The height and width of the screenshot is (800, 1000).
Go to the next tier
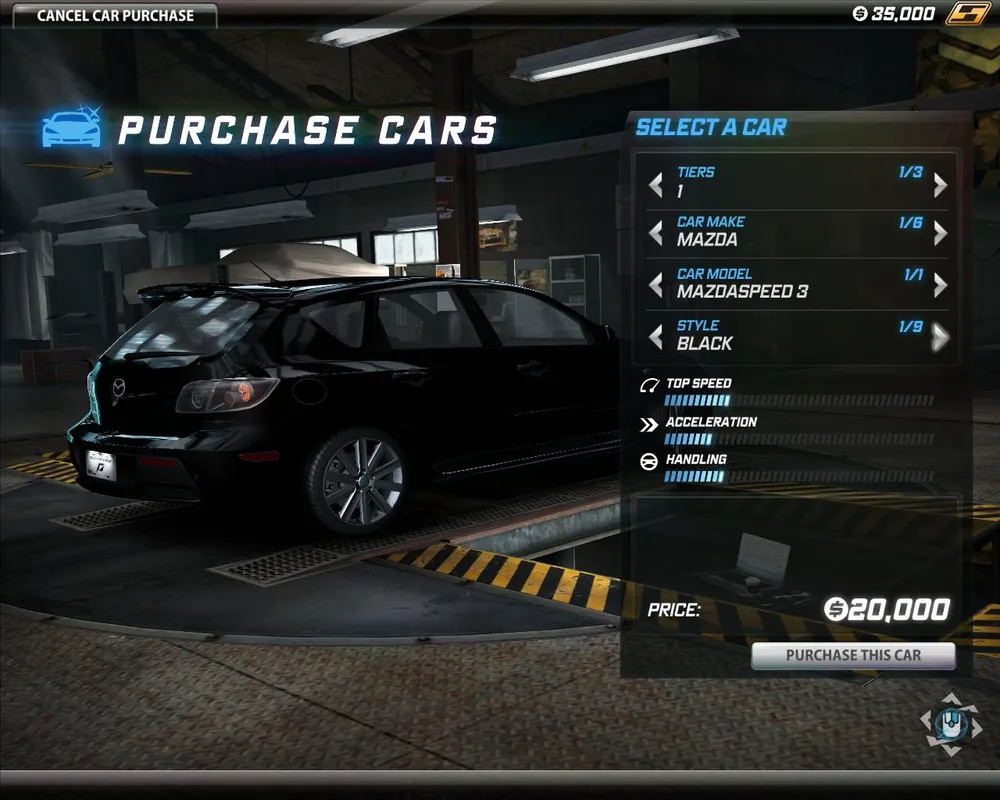pyautogui.click(x=940, y=185)
